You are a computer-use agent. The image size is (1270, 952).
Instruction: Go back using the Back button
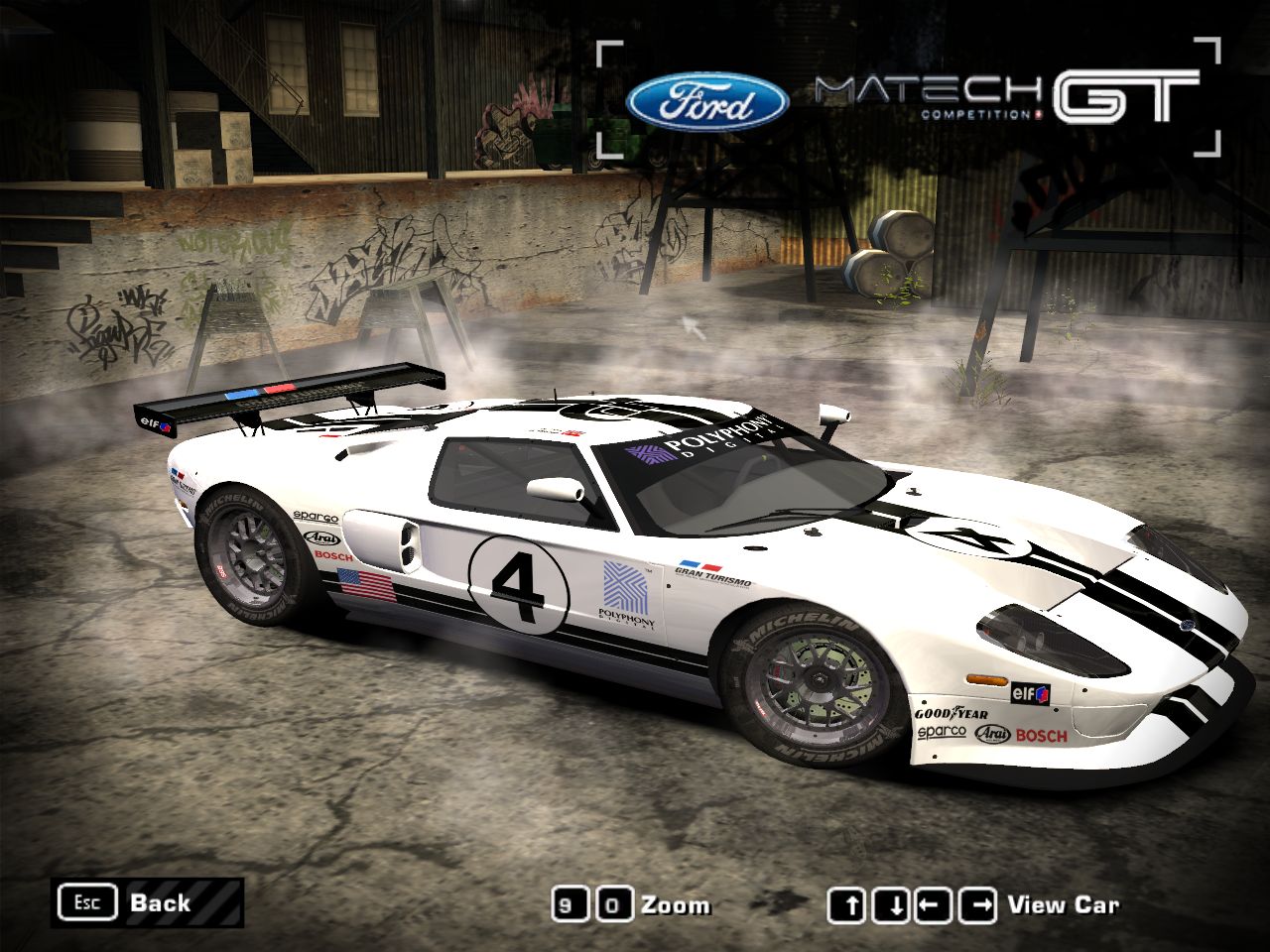coord(149,902)
